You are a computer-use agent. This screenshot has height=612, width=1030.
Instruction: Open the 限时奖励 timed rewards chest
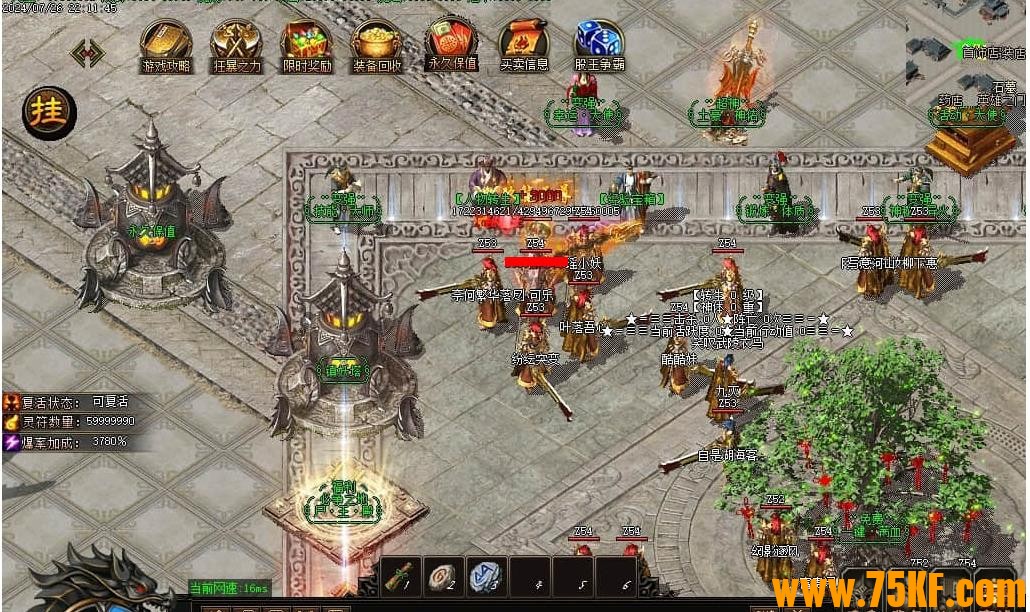point(307,44)
